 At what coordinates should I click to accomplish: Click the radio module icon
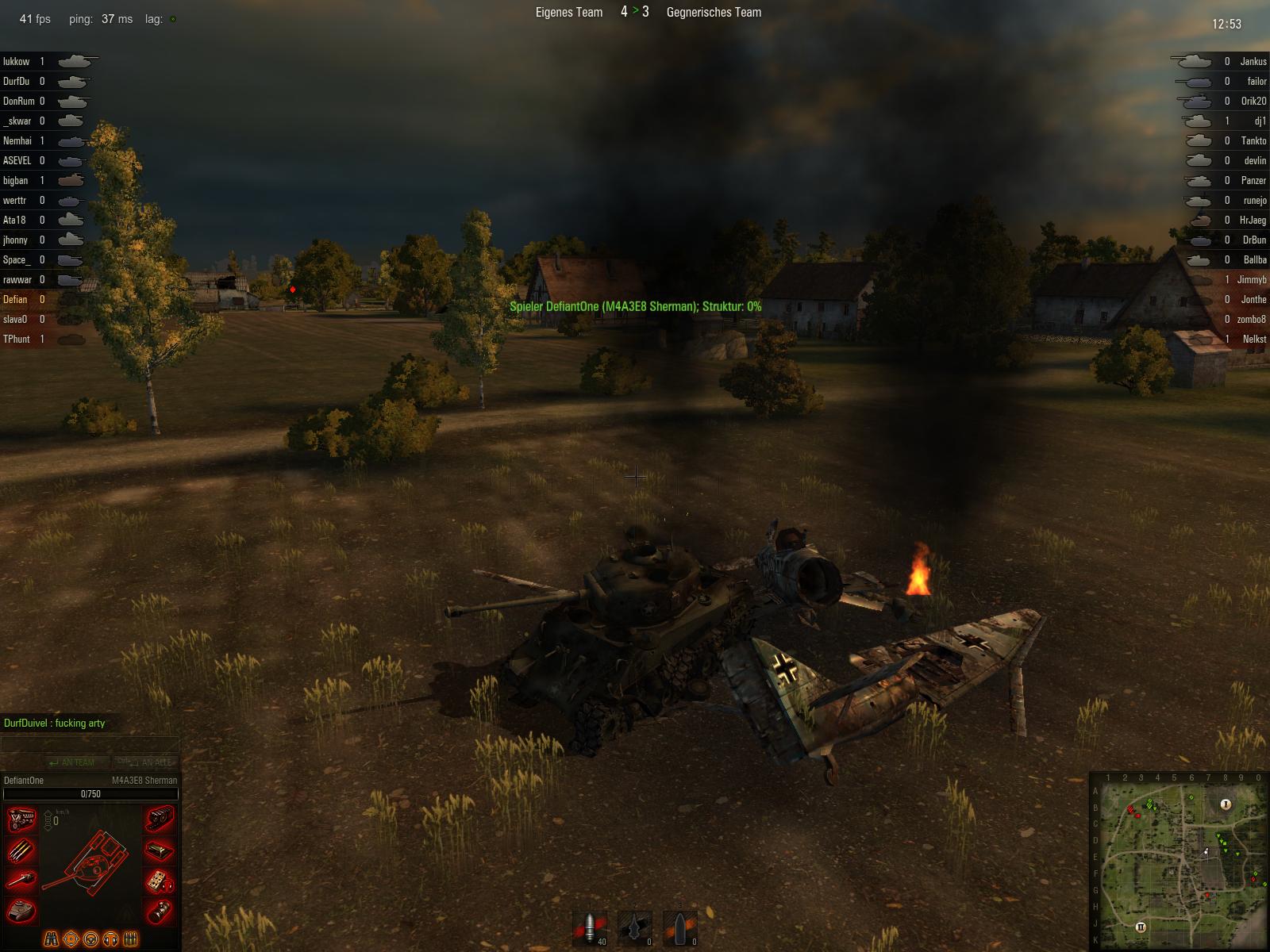point(160,881)
